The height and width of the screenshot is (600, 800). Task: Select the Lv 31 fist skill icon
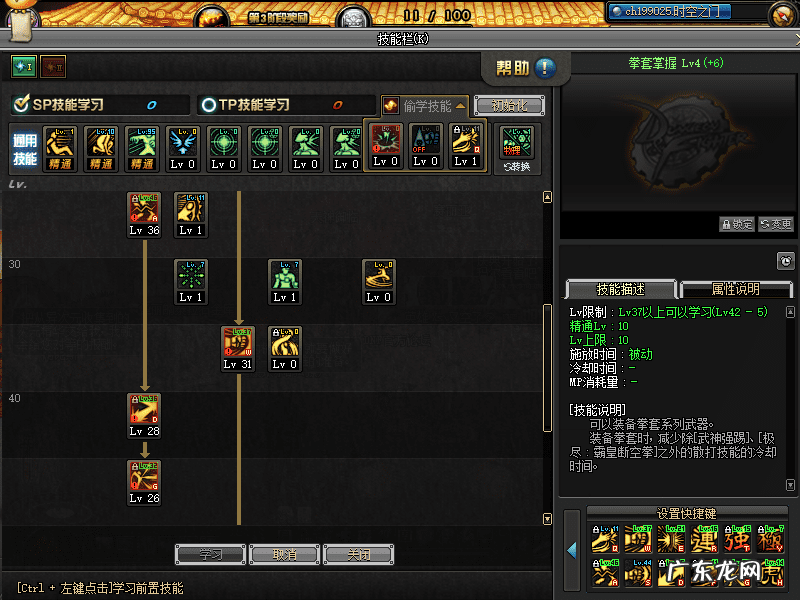(238, 343)
